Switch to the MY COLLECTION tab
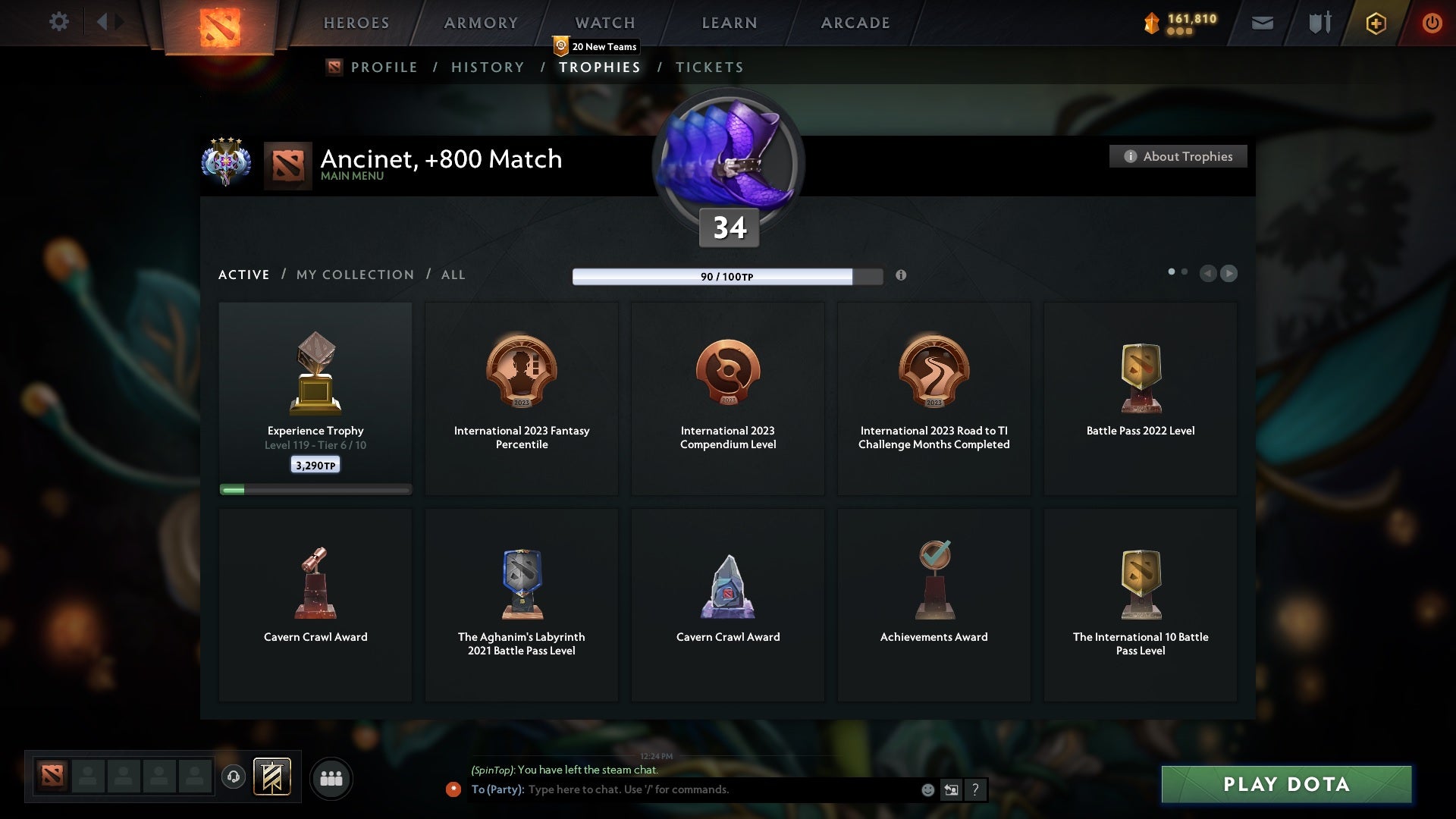 (354, 275)
